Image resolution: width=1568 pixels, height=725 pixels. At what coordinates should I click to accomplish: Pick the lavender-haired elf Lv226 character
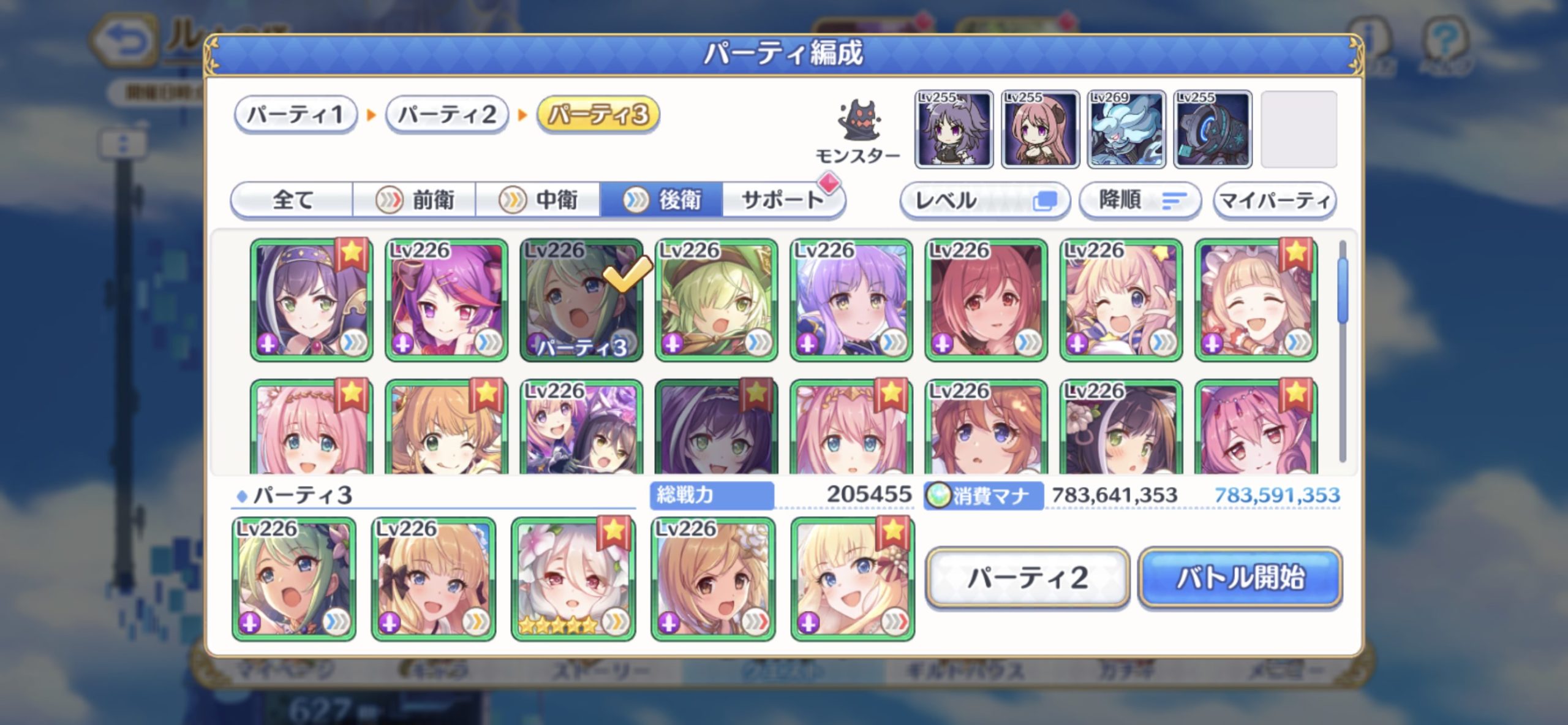[x=851, y=300]
